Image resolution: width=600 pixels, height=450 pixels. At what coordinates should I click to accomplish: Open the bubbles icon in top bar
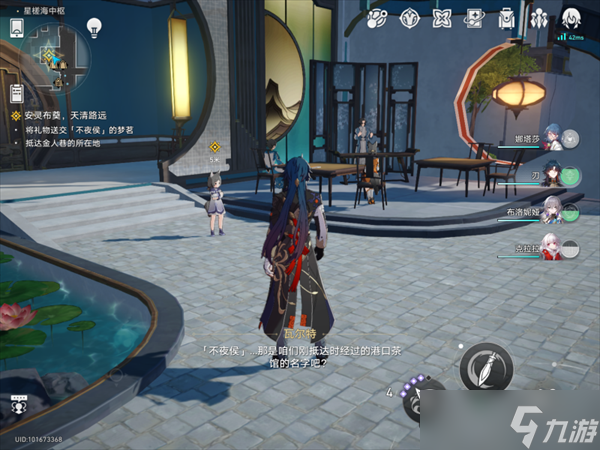coord(378,18)
